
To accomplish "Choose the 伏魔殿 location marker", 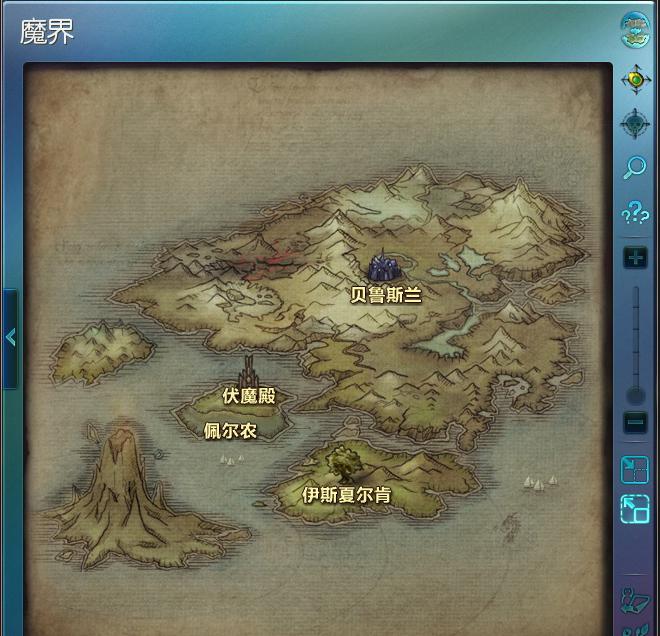I will coord(248,396).
